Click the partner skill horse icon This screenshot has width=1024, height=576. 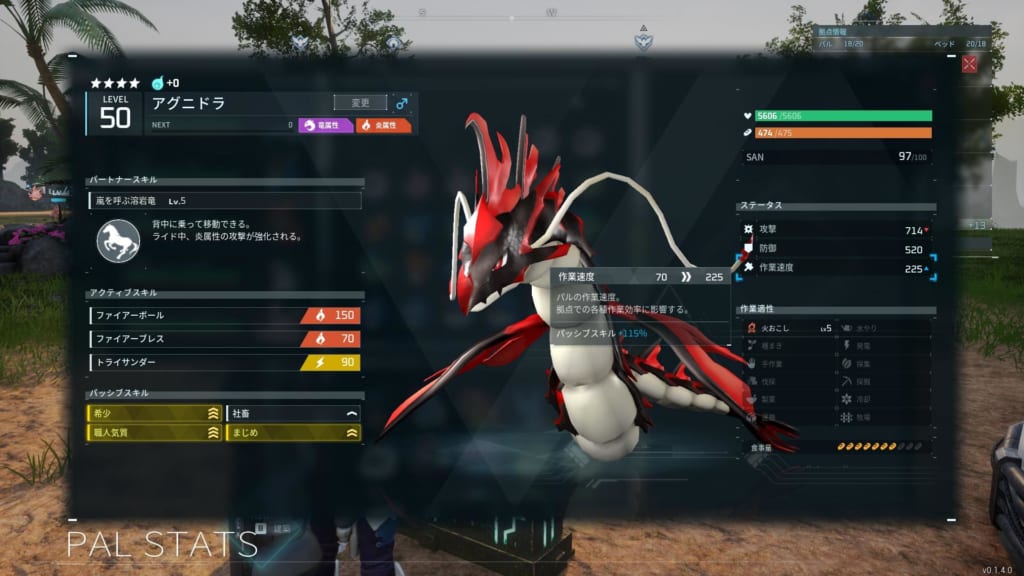click(118, 241)
